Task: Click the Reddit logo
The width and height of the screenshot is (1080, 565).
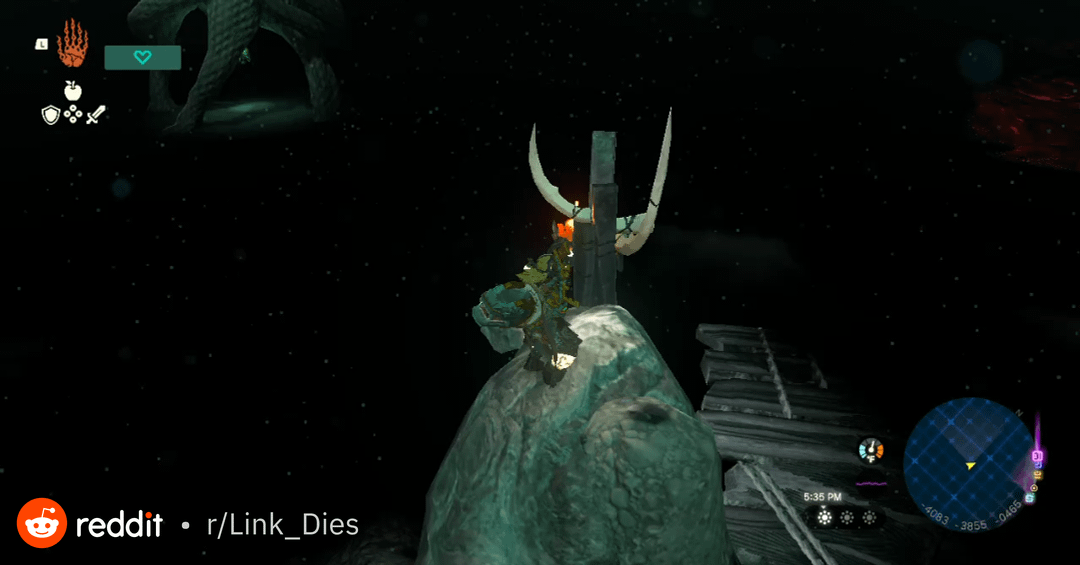Action: point(42,523)
